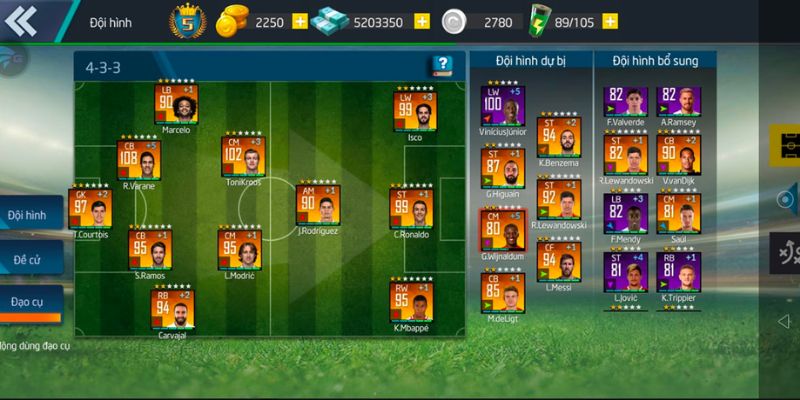Pick the L.Modrić midfielder card
The width and height of the screenshot is (800, 400).
click(240, 250)
